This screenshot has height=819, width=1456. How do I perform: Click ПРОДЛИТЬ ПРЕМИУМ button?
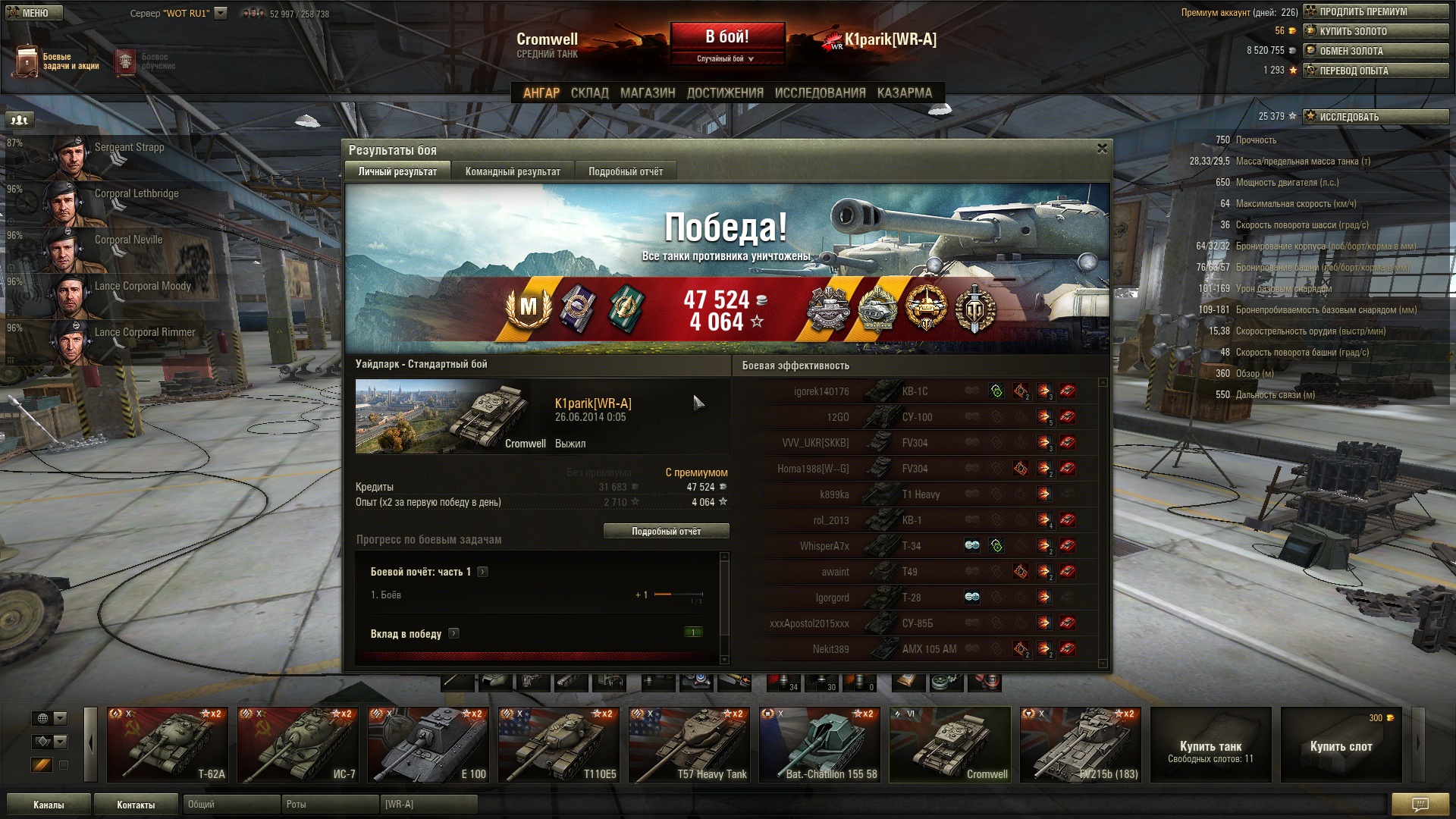pos(1376,11)
